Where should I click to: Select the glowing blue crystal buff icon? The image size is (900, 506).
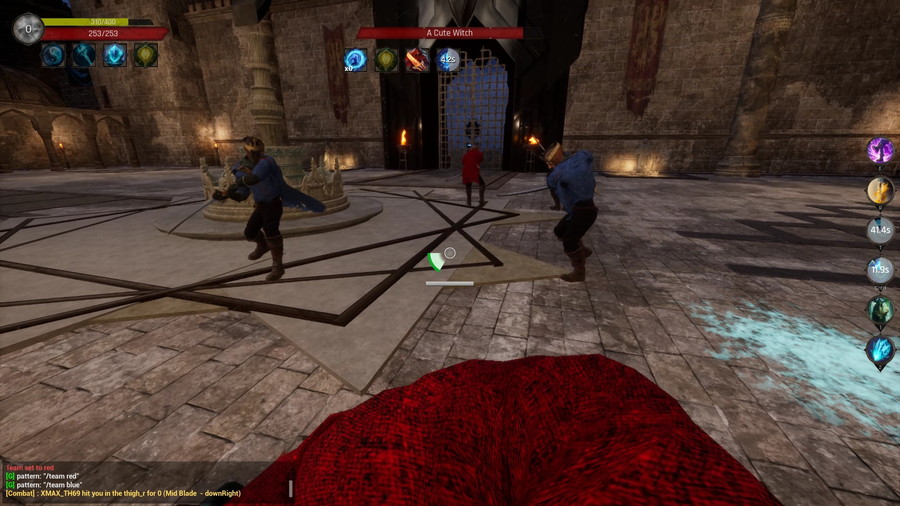pos(115,55)
